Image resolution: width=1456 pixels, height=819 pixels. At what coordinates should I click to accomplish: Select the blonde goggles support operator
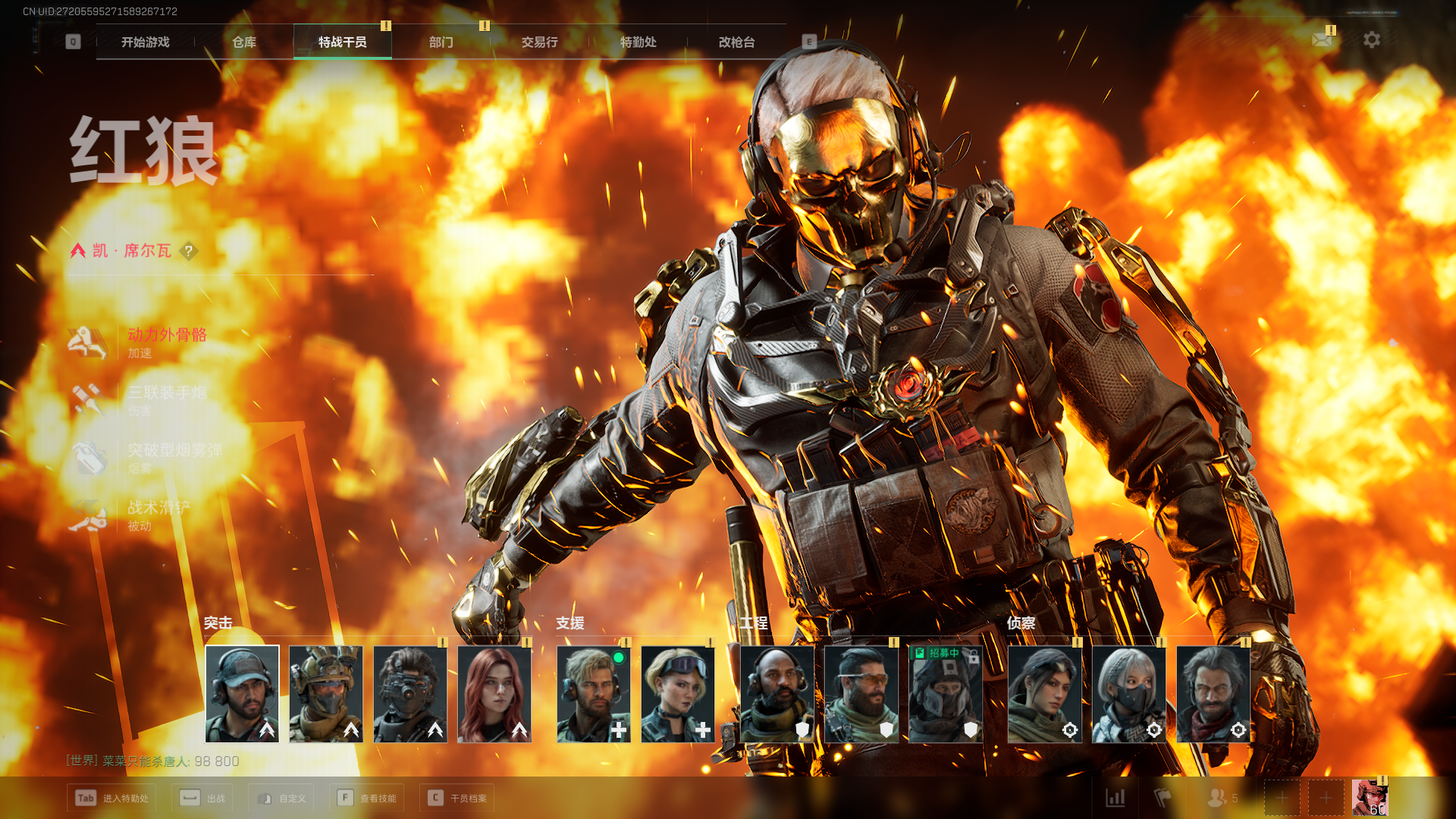pyautogui.click(x=678, y=694)
